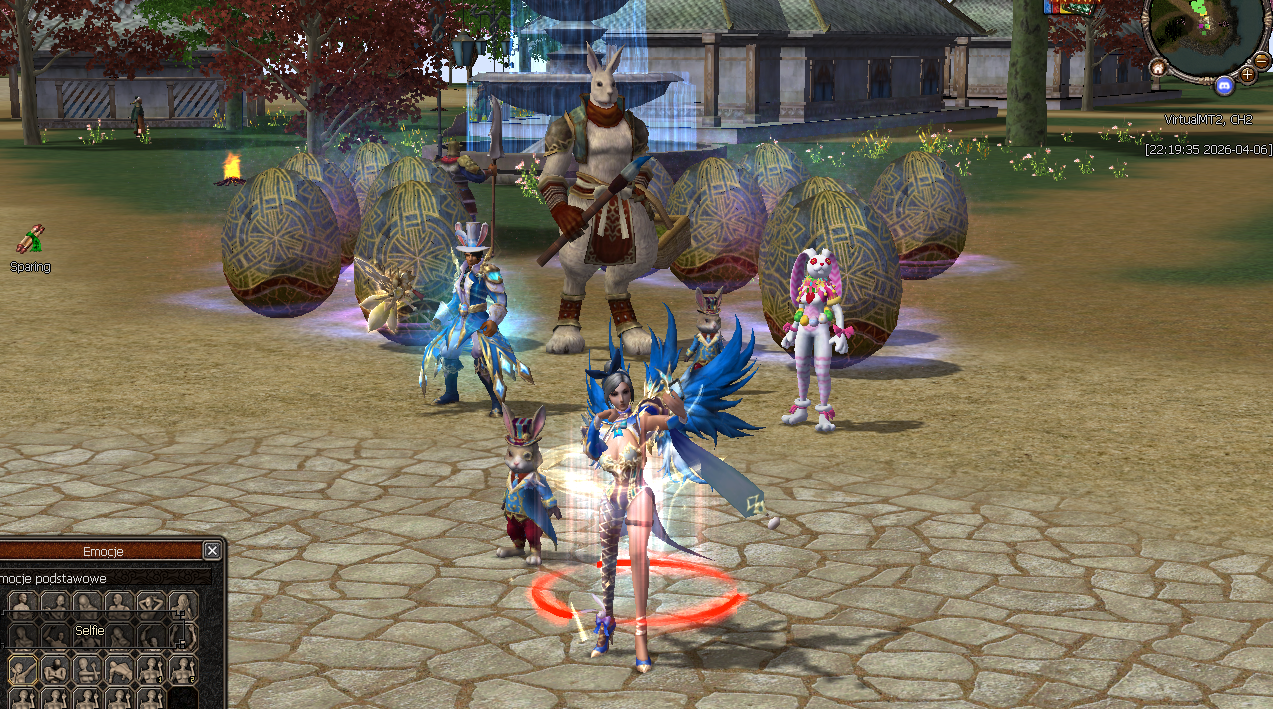Select the raised-finger emote numbered 2
This screenshot has width=1273, height=709.
pyautogui.click(x=183, y=670)
